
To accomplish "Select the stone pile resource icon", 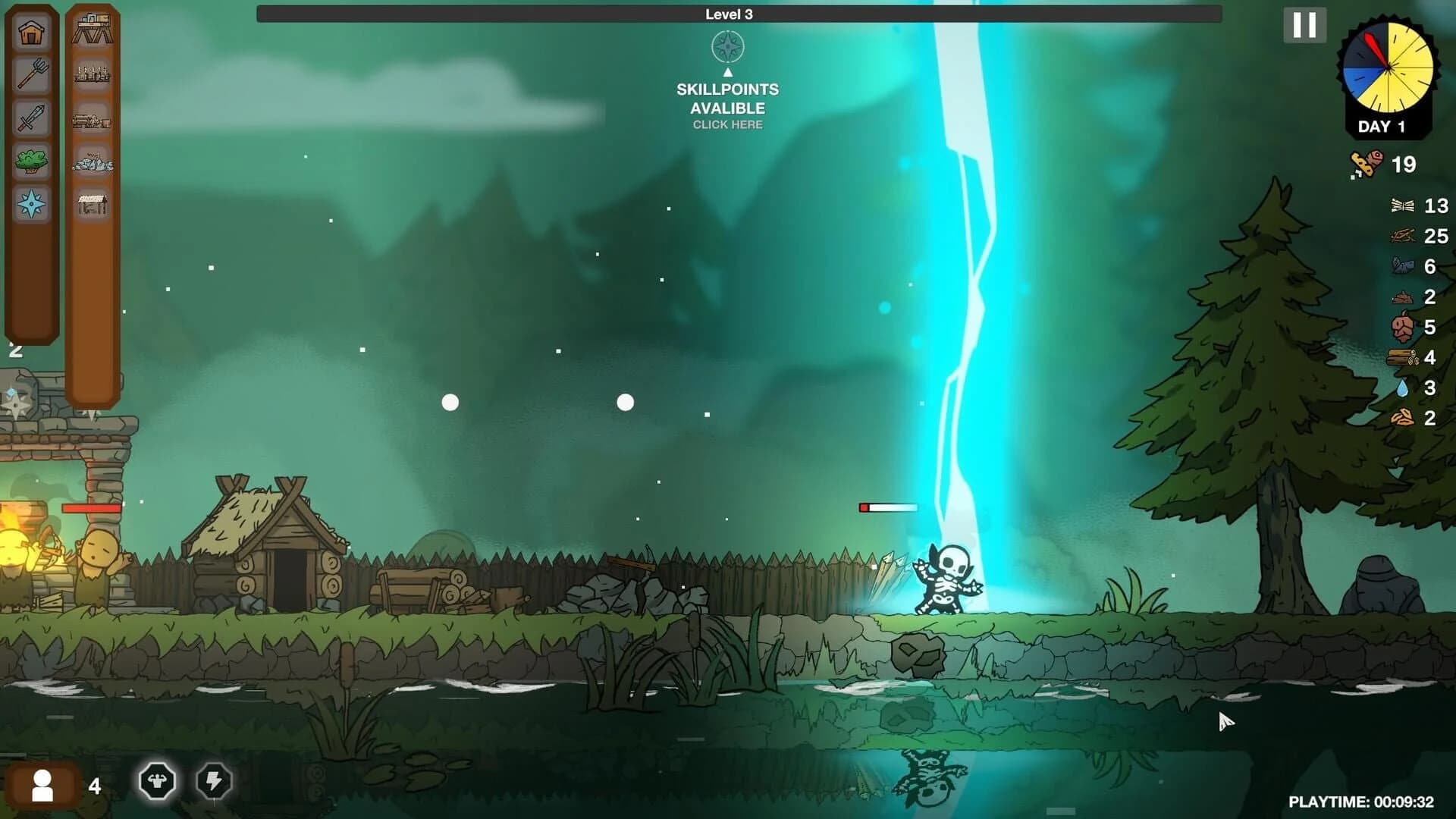I will (x=92, y=161).
